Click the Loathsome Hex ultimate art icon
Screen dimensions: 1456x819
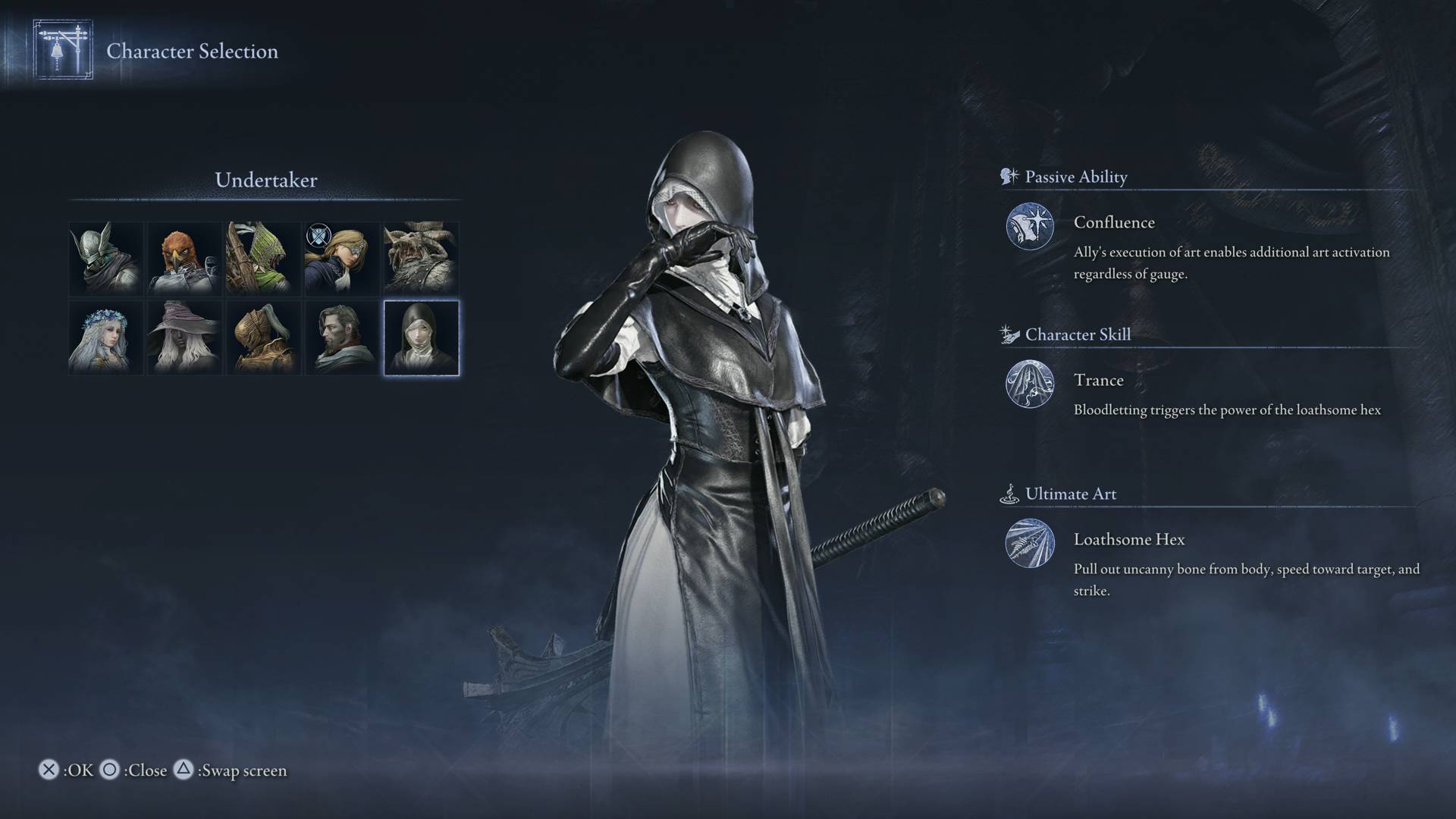[1030, 544]
